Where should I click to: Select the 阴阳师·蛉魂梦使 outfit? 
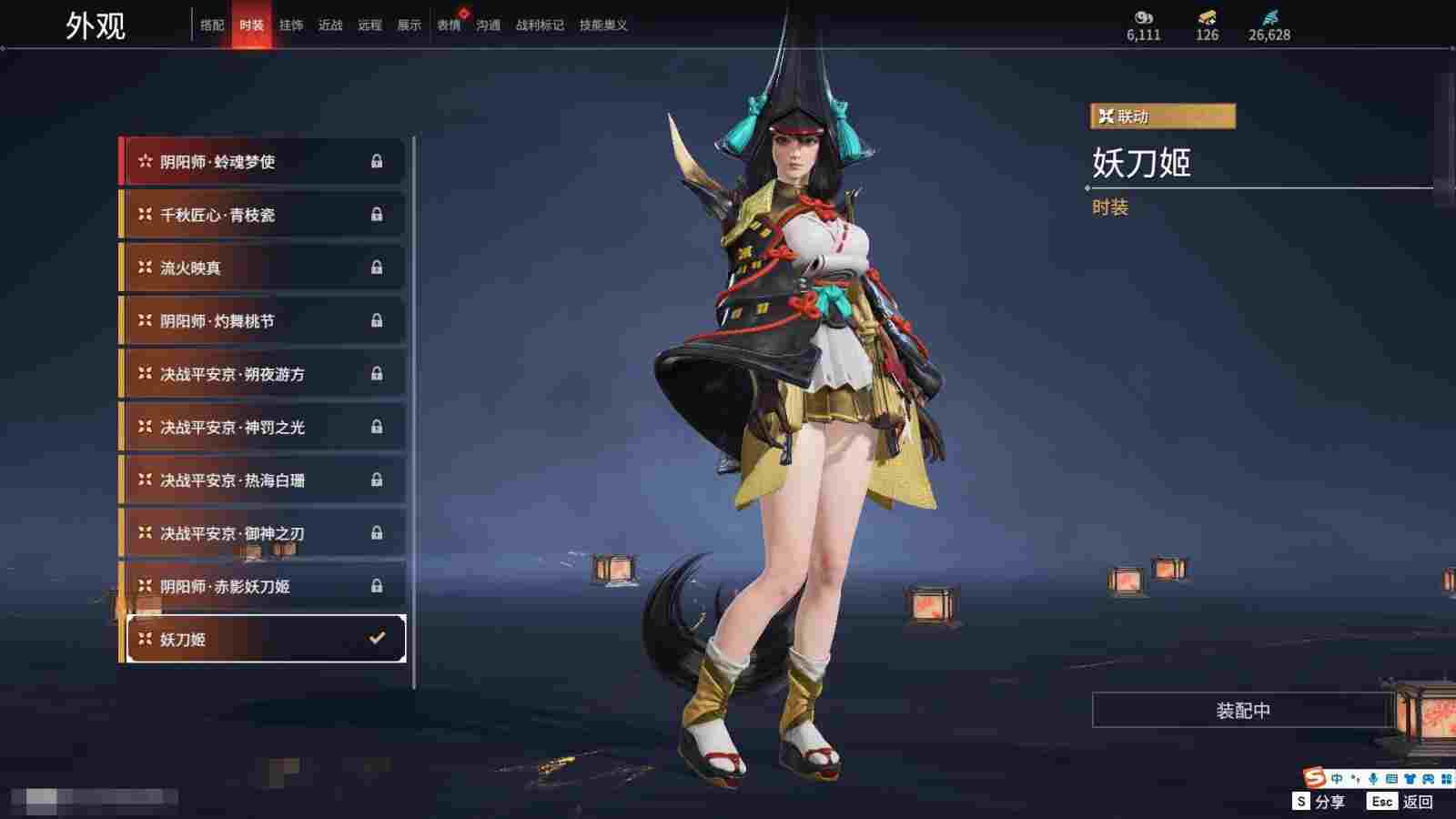(263, 162)
